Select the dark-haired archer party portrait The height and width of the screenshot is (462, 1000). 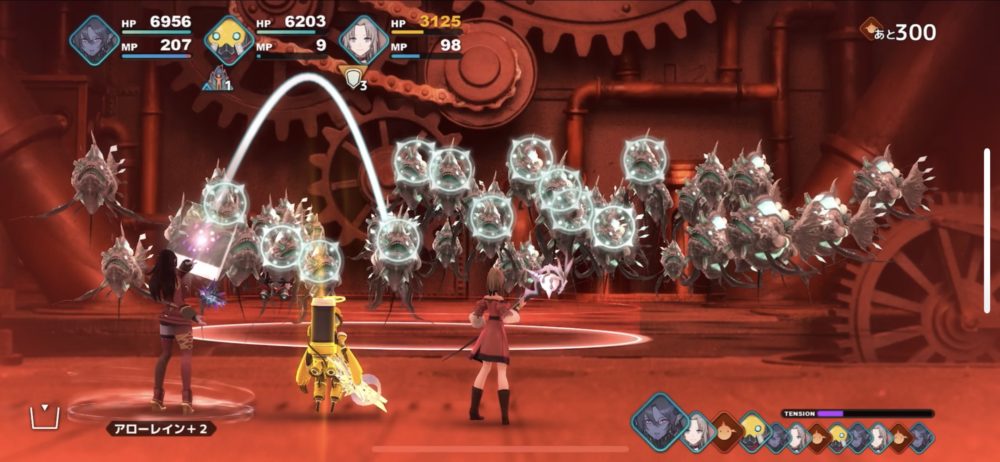tap(94, 40)
